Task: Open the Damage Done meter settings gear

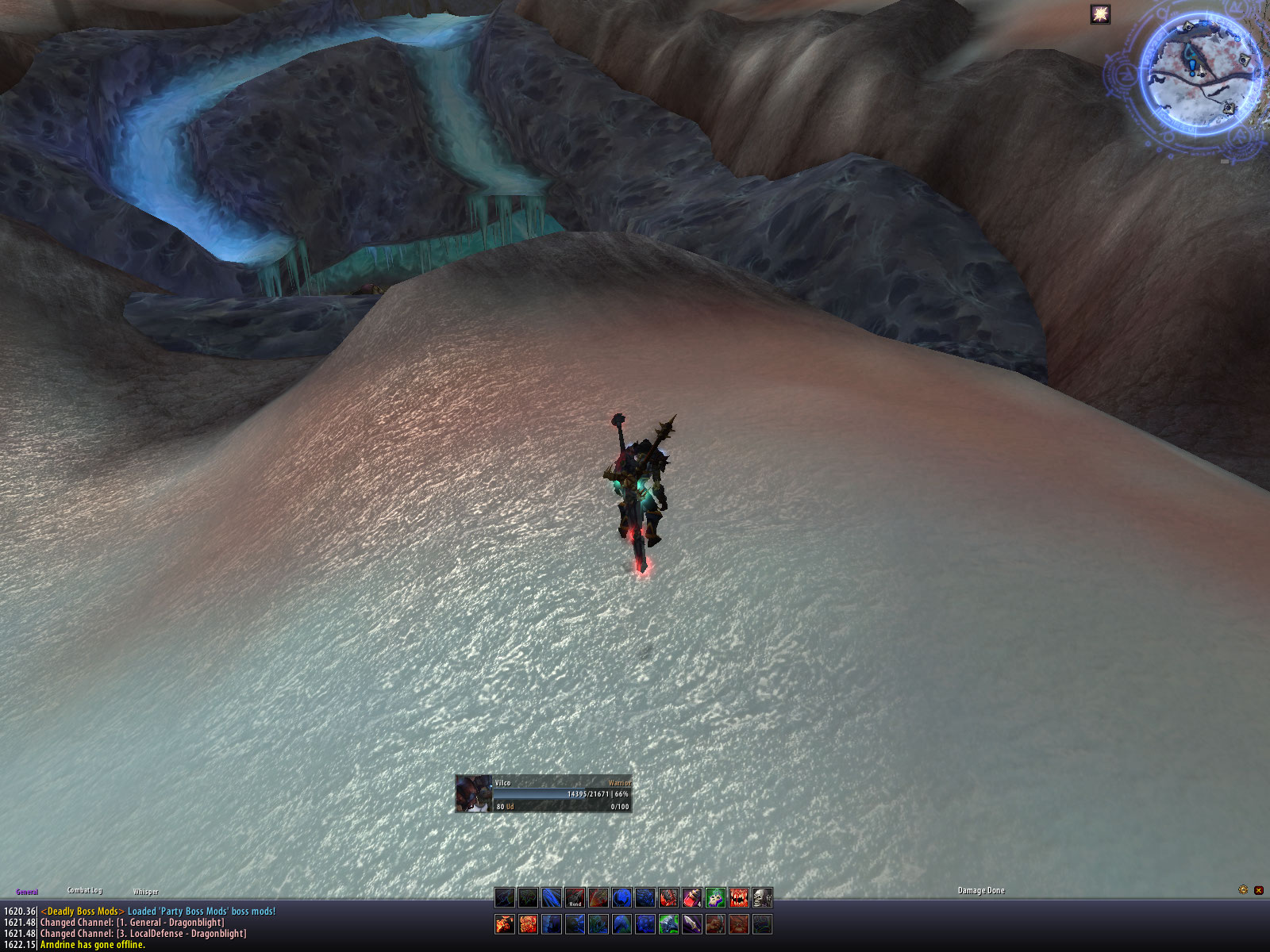Action: [x=1243, y=890]
